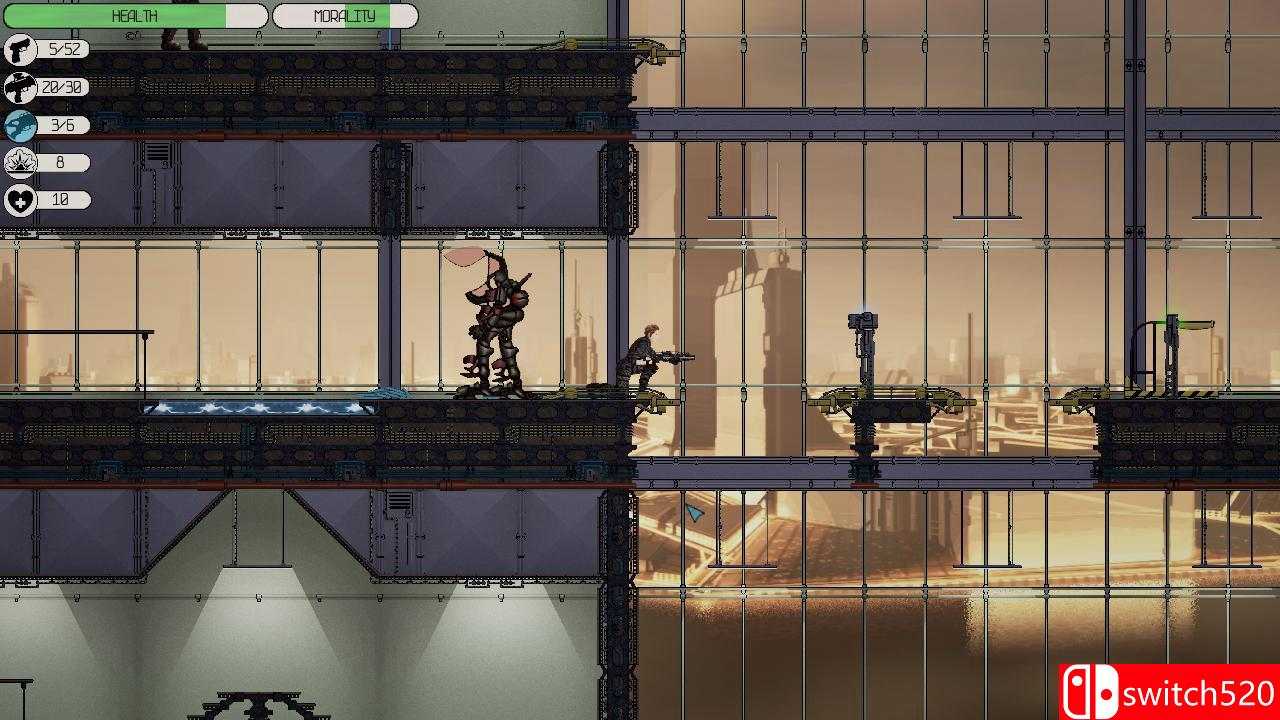Screen dimensions: 1280x720
Task: Click the explosion ability icon
Action: [19, 161]
